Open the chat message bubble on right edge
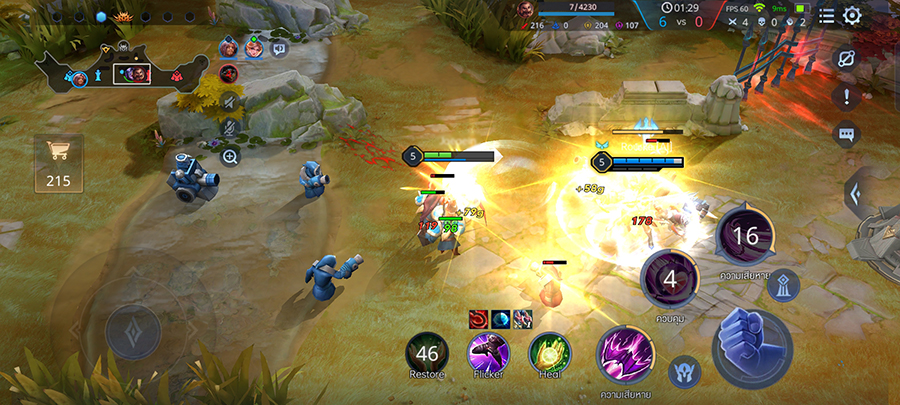Image resolution: width=900 pixels, height=405 pixels. pyautogui.click(x=846, y=133)
